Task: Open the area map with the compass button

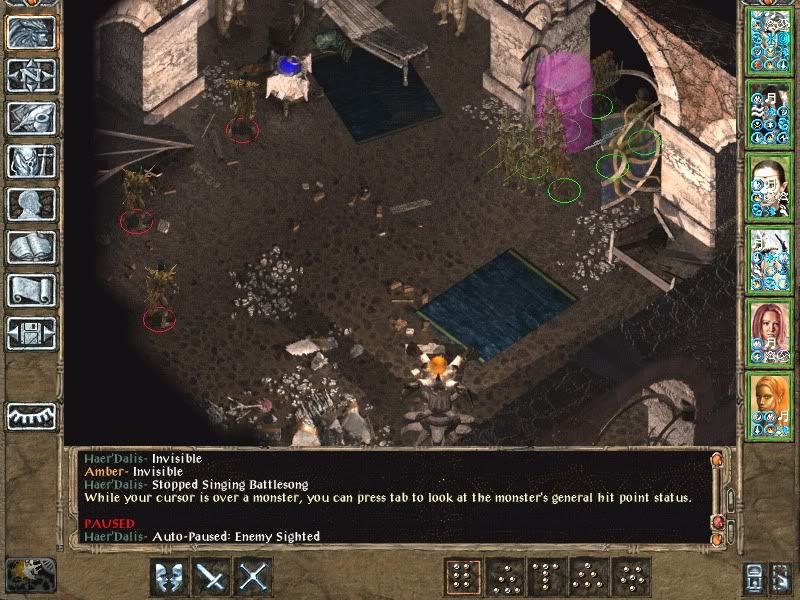Action: (31, 75)
